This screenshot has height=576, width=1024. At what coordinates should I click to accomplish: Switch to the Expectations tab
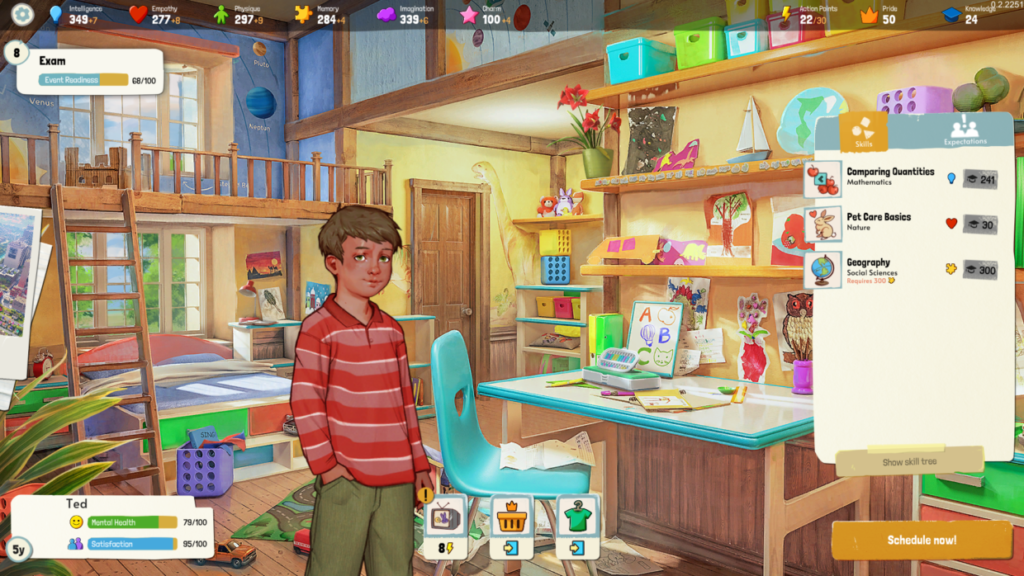[x=964, y=130]
